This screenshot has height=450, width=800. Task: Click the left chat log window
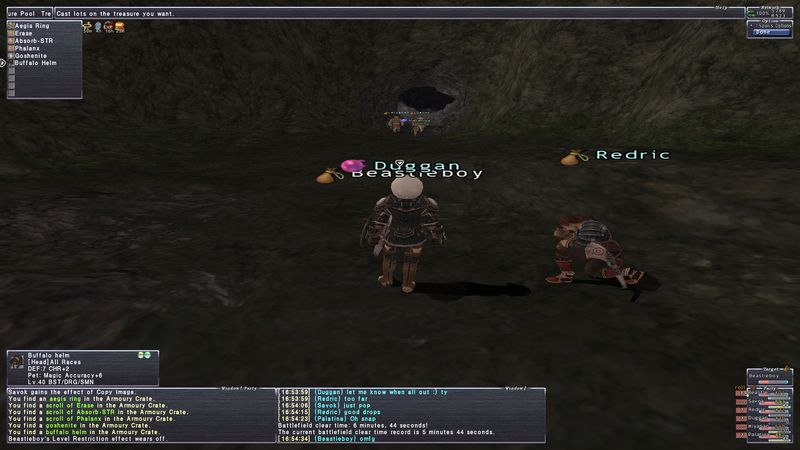138,415
